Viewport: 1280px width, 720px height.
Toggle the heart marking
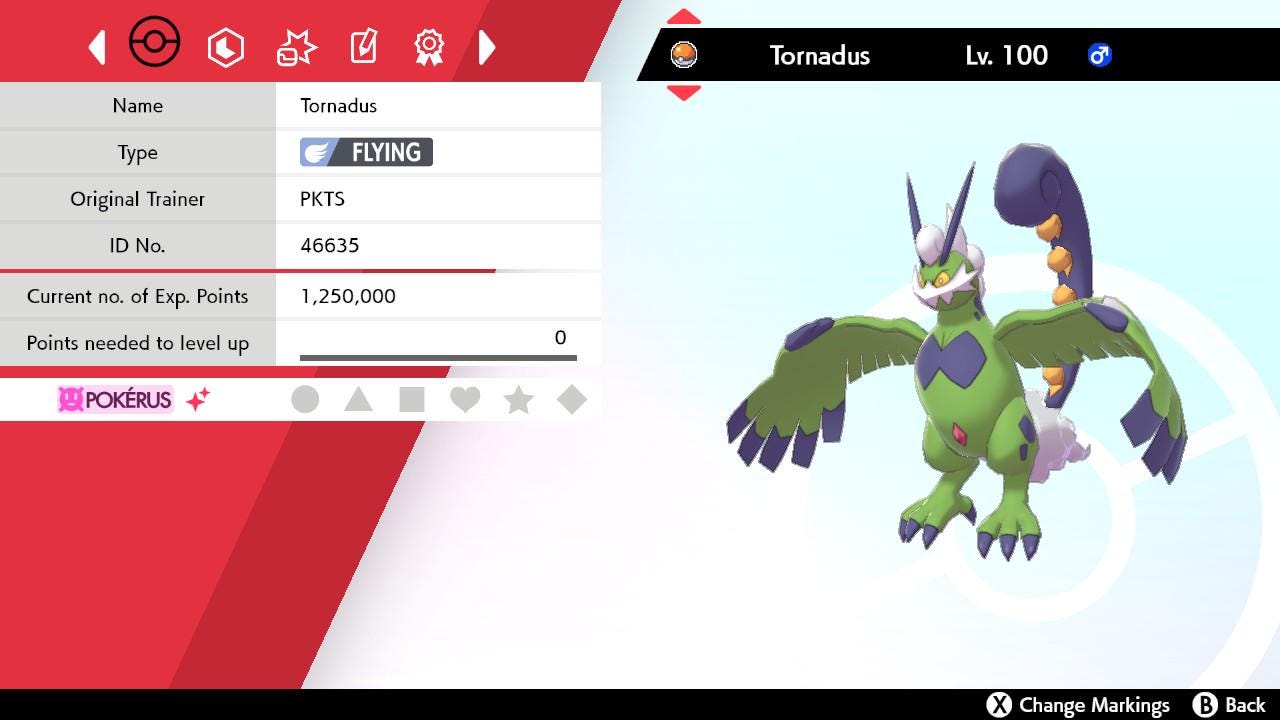[465, 400]
